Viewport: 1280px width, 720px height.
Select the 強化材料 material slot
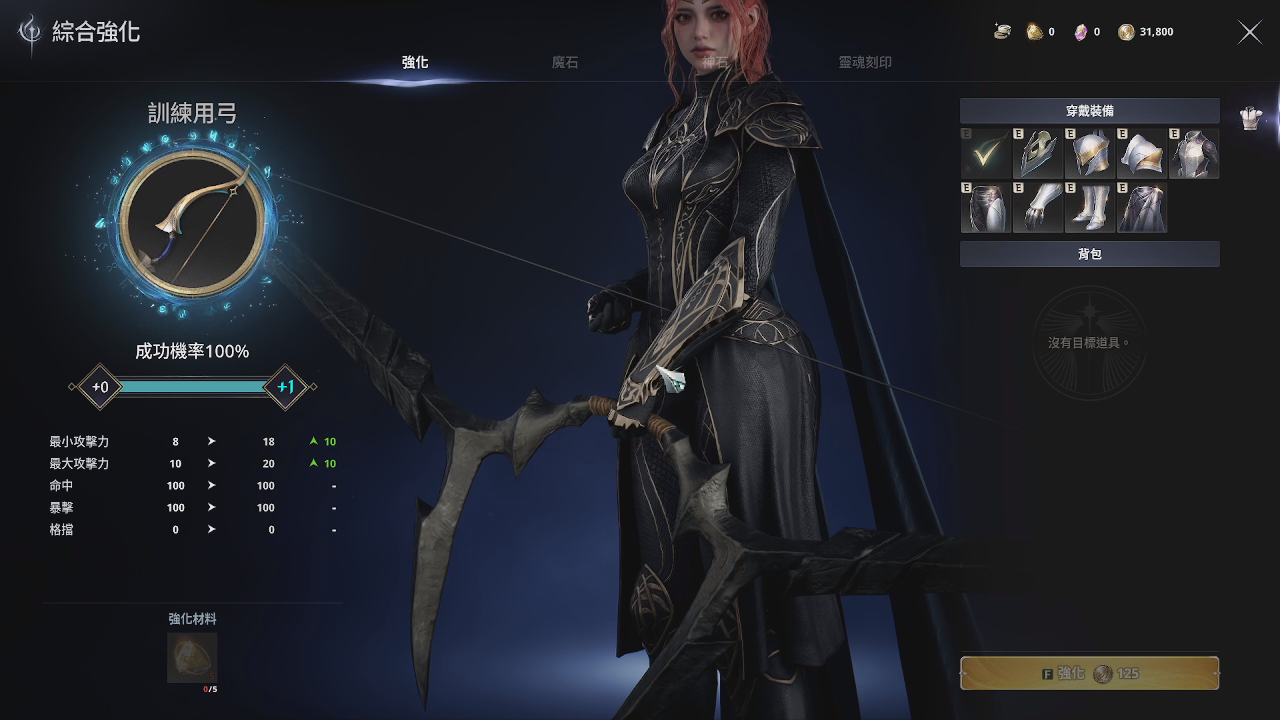[192, 657]
